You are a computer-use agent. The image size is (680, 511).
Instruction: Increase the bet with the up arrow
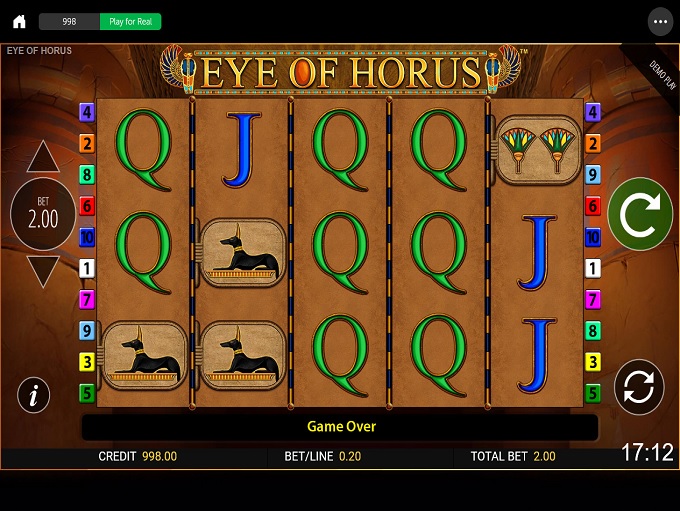[x=43, y=156]
